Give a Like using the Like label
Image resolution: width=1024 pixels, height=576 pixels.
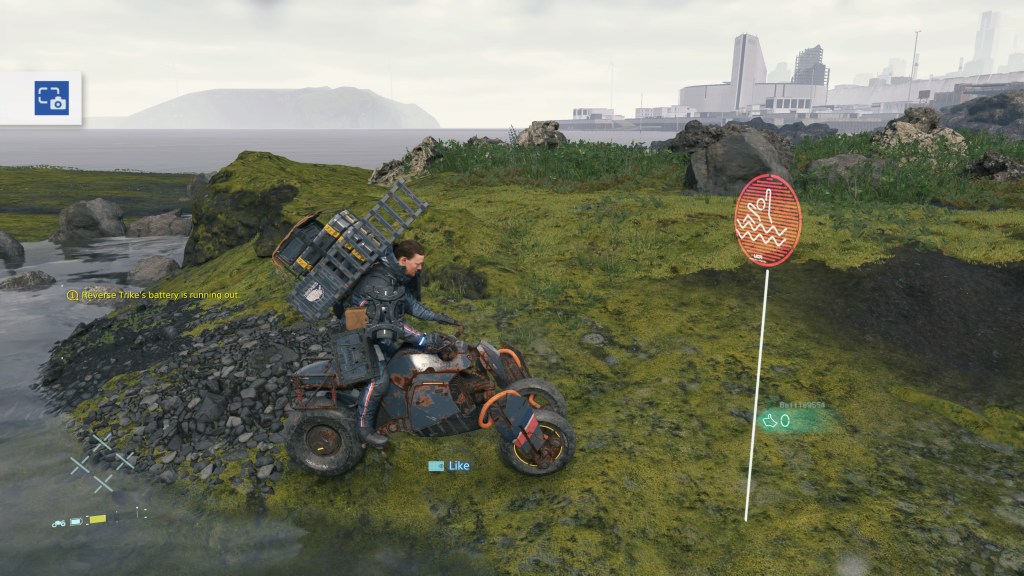[x=449, y=466]
